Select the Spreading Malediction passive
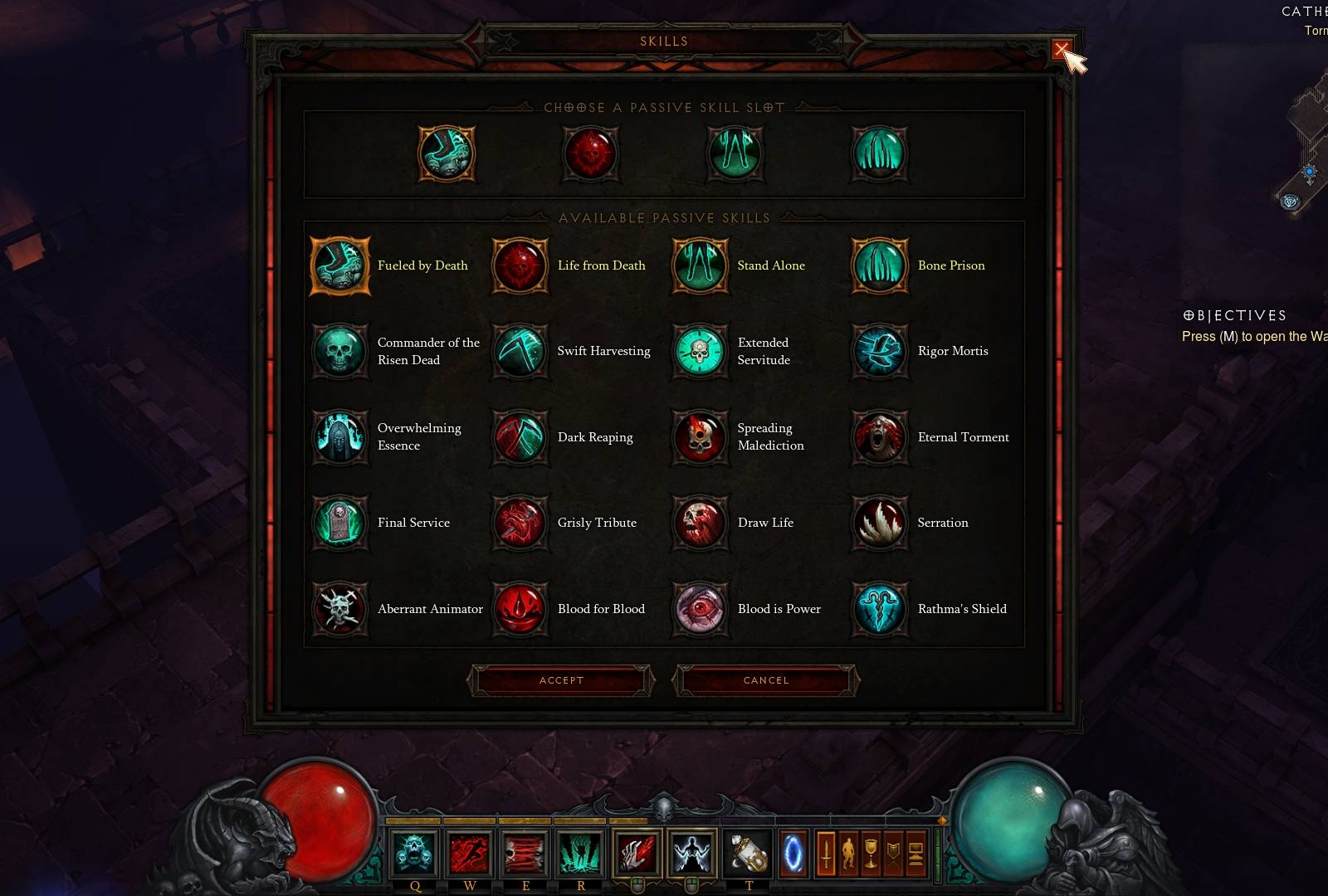The height and width of the screenshot is (896, 1328). pos(700,437)
